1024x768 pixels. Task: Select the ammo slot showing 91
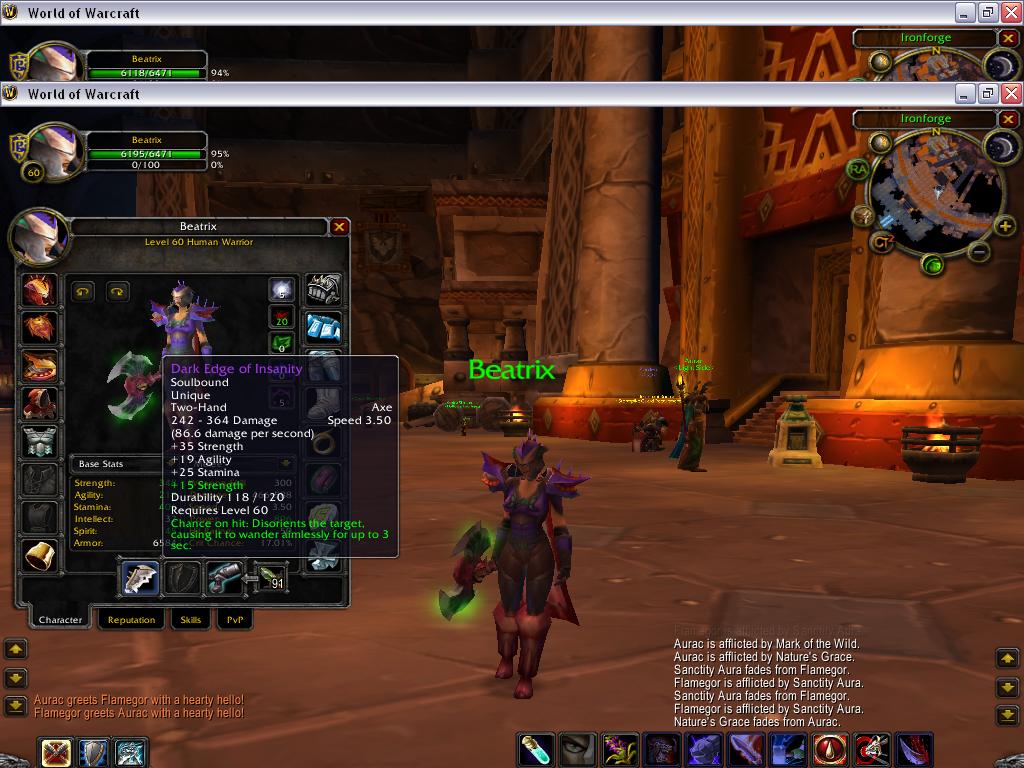tap(270, 578)
